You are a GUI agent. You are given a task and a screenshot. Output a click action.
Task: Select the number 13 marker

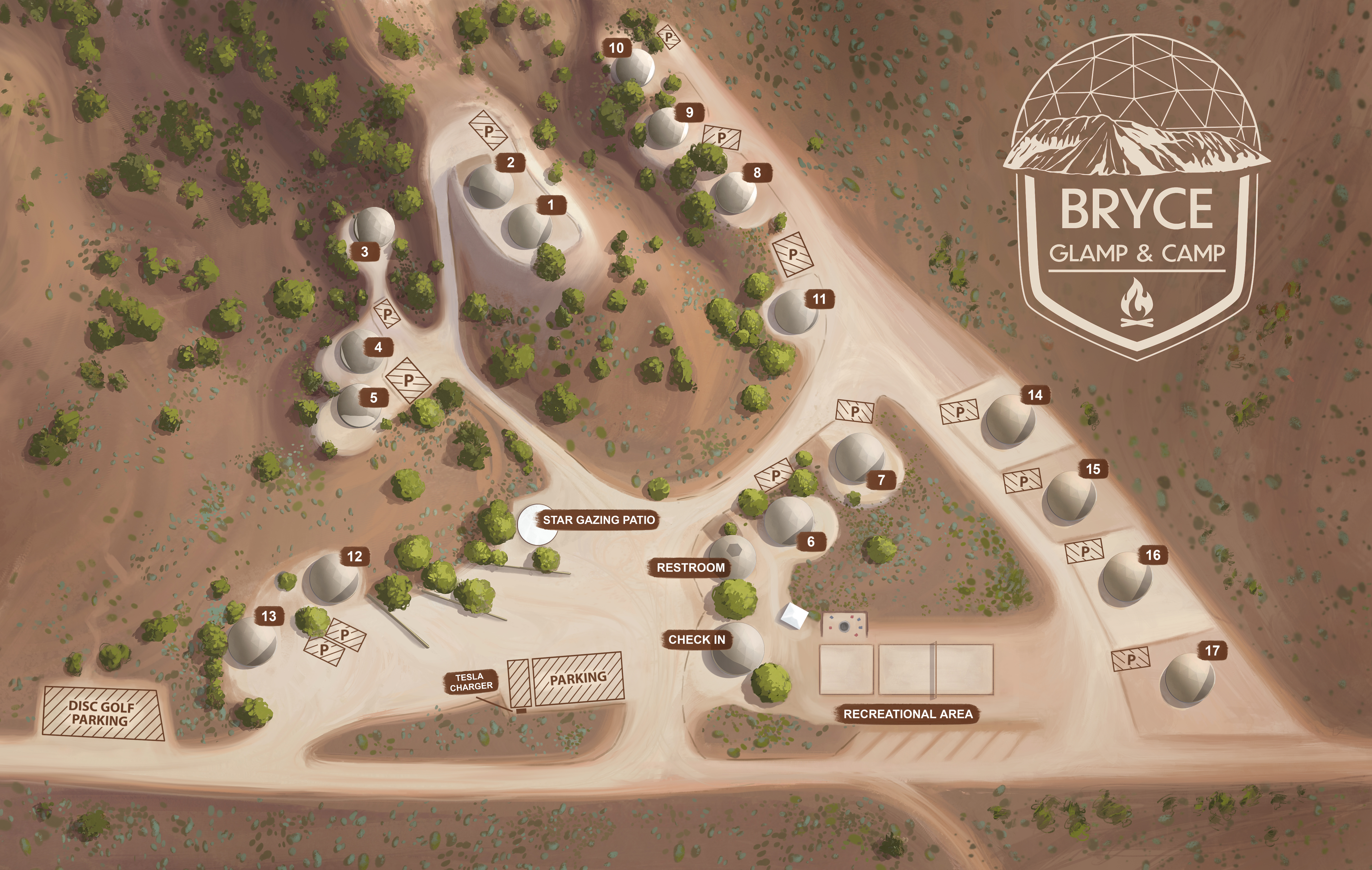click(x=268, y=616)
